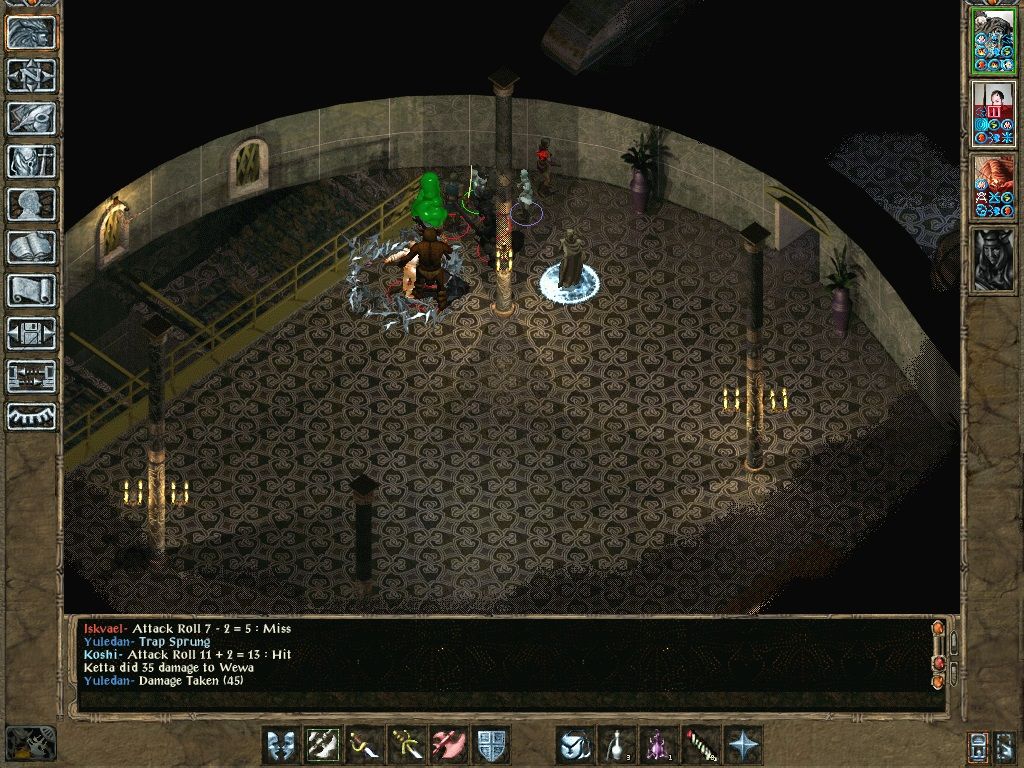This screenshot has width=1024, height=768.
Task: Equip the dagger quick weapon slot
Action: pos(365,745)
